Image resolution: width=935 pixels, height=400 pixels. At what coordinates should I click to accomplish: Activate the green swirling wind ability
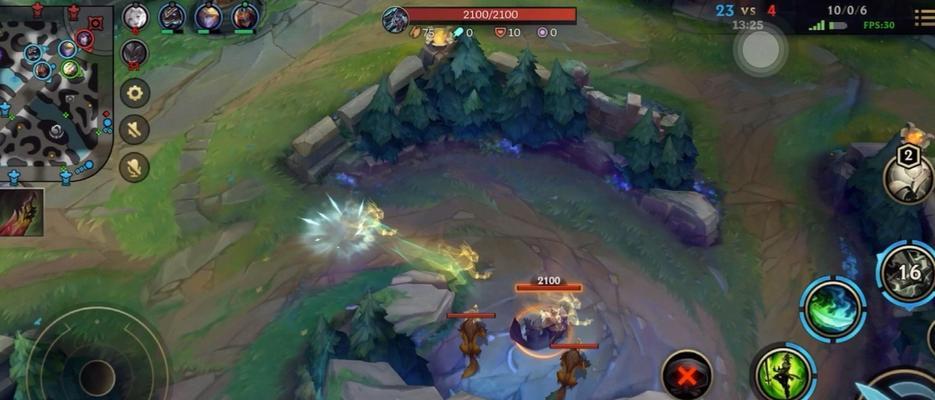point(832,308)
